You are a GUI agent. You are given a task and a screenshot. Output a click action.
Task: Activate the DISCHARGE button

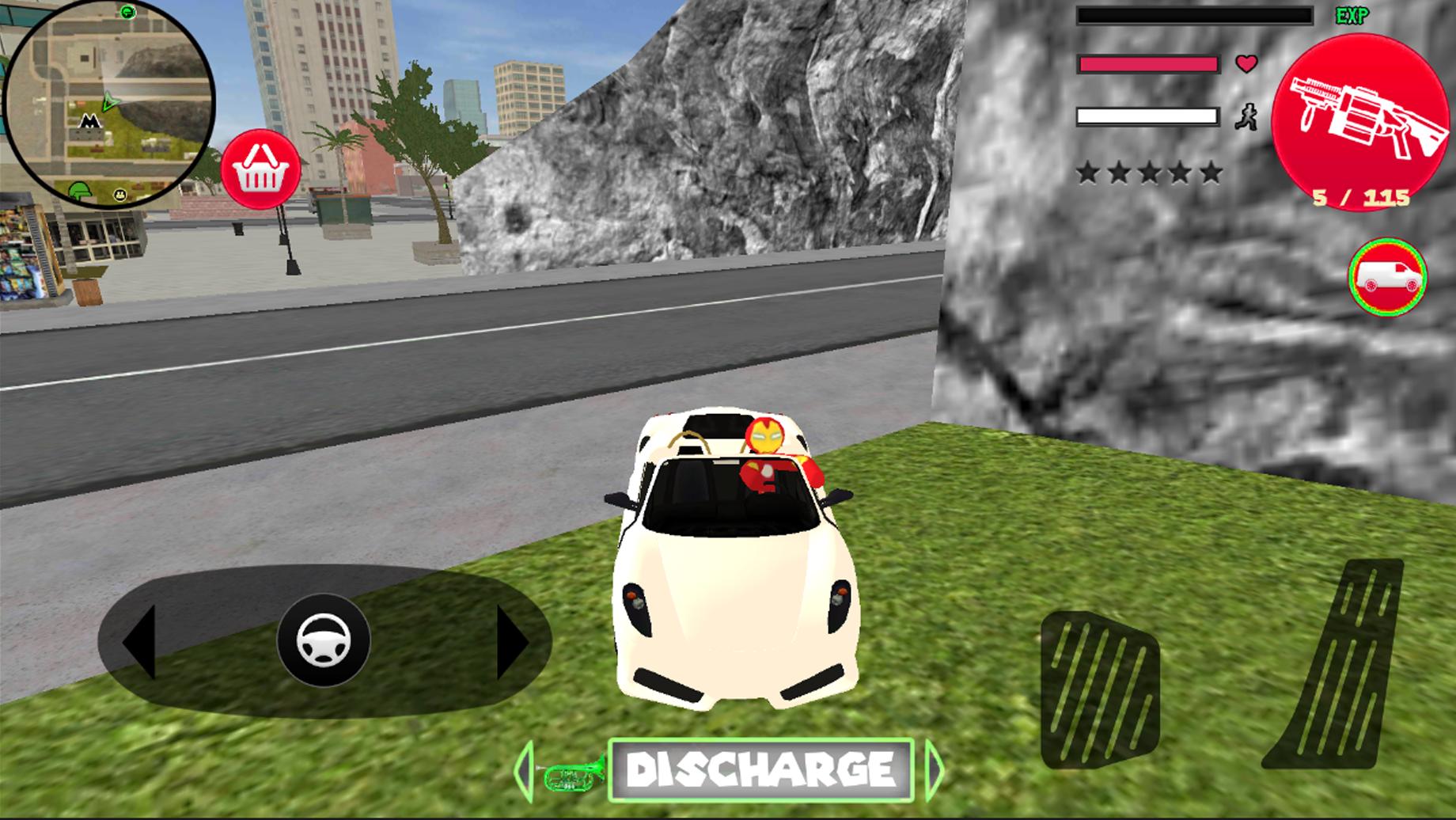click(761, 769)
